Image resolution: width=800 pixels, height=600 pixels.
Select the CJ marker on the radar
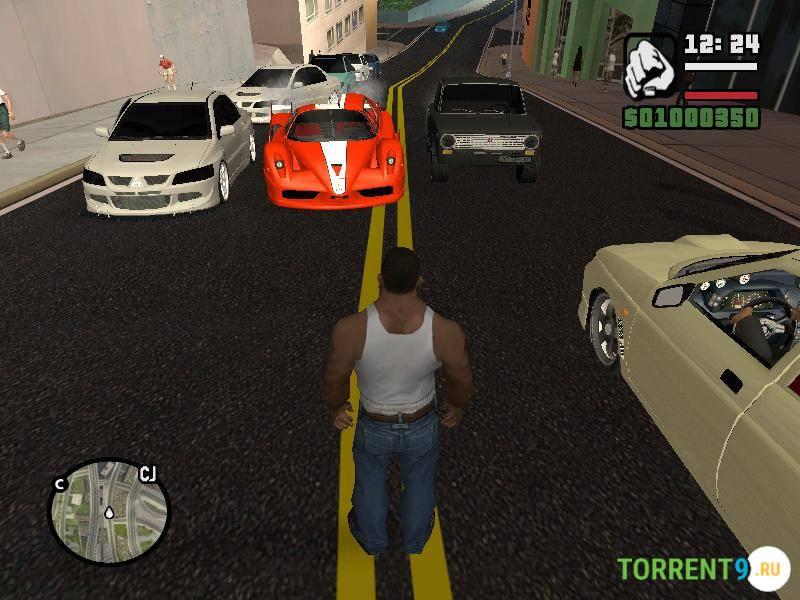coord(147,473)
